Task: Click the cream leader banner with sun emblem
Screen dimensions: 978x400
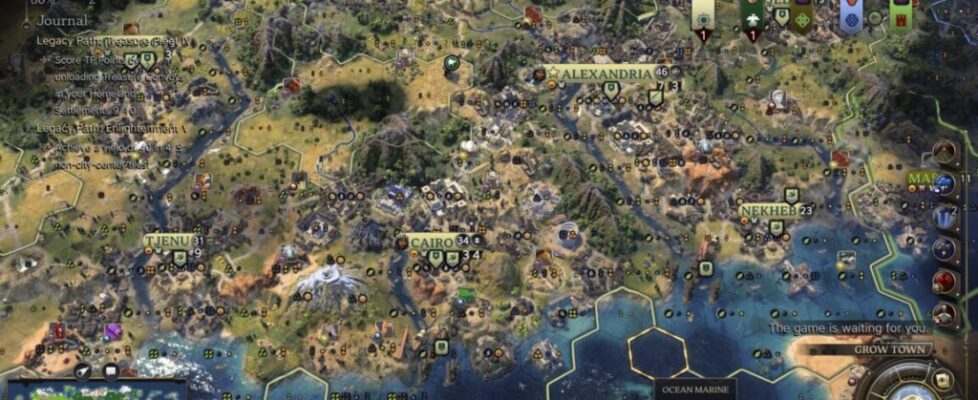Action: point(703,16)
